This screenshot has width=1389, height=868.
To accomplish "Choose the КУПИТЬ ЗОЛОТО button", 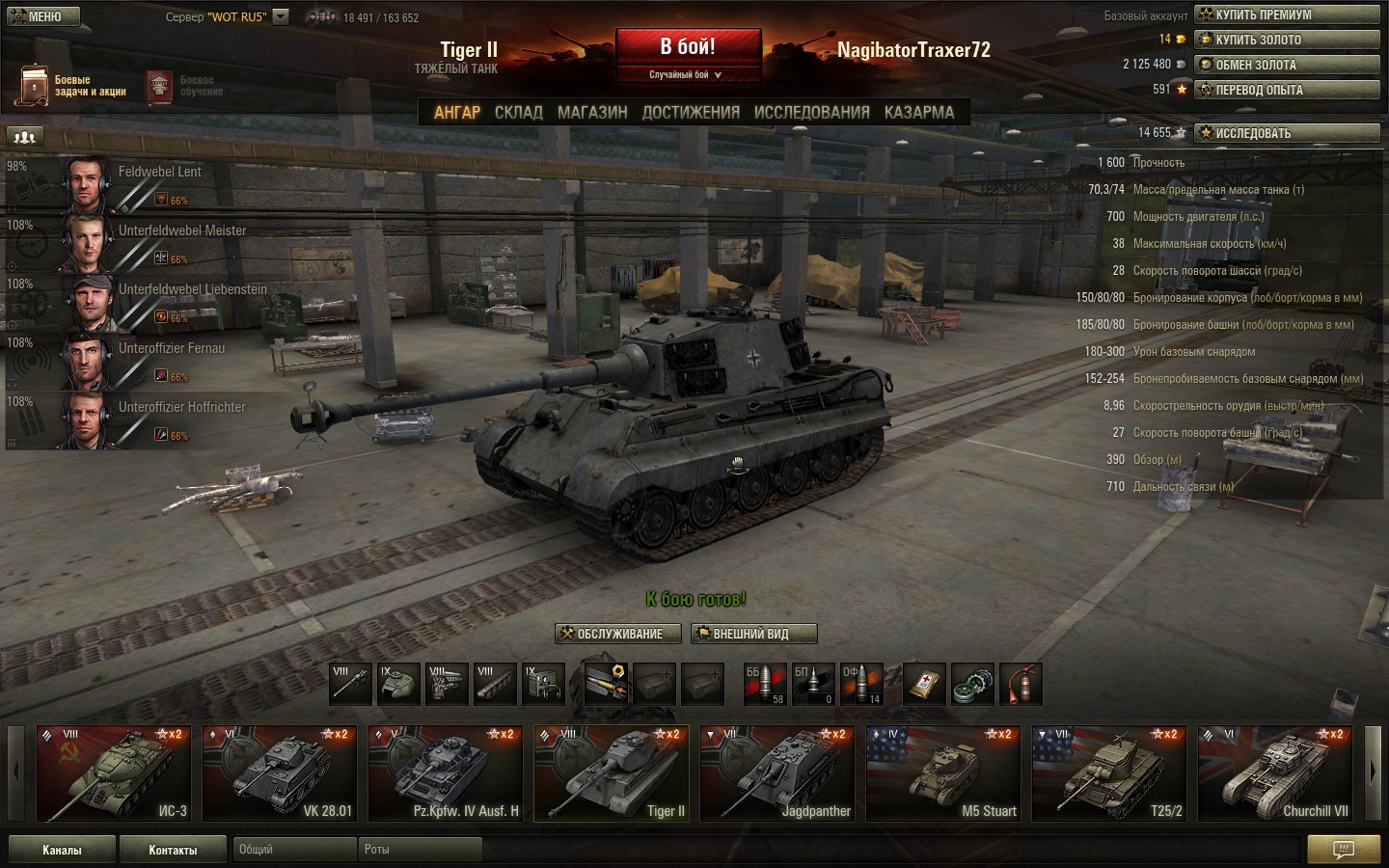I will [1287, 40].
